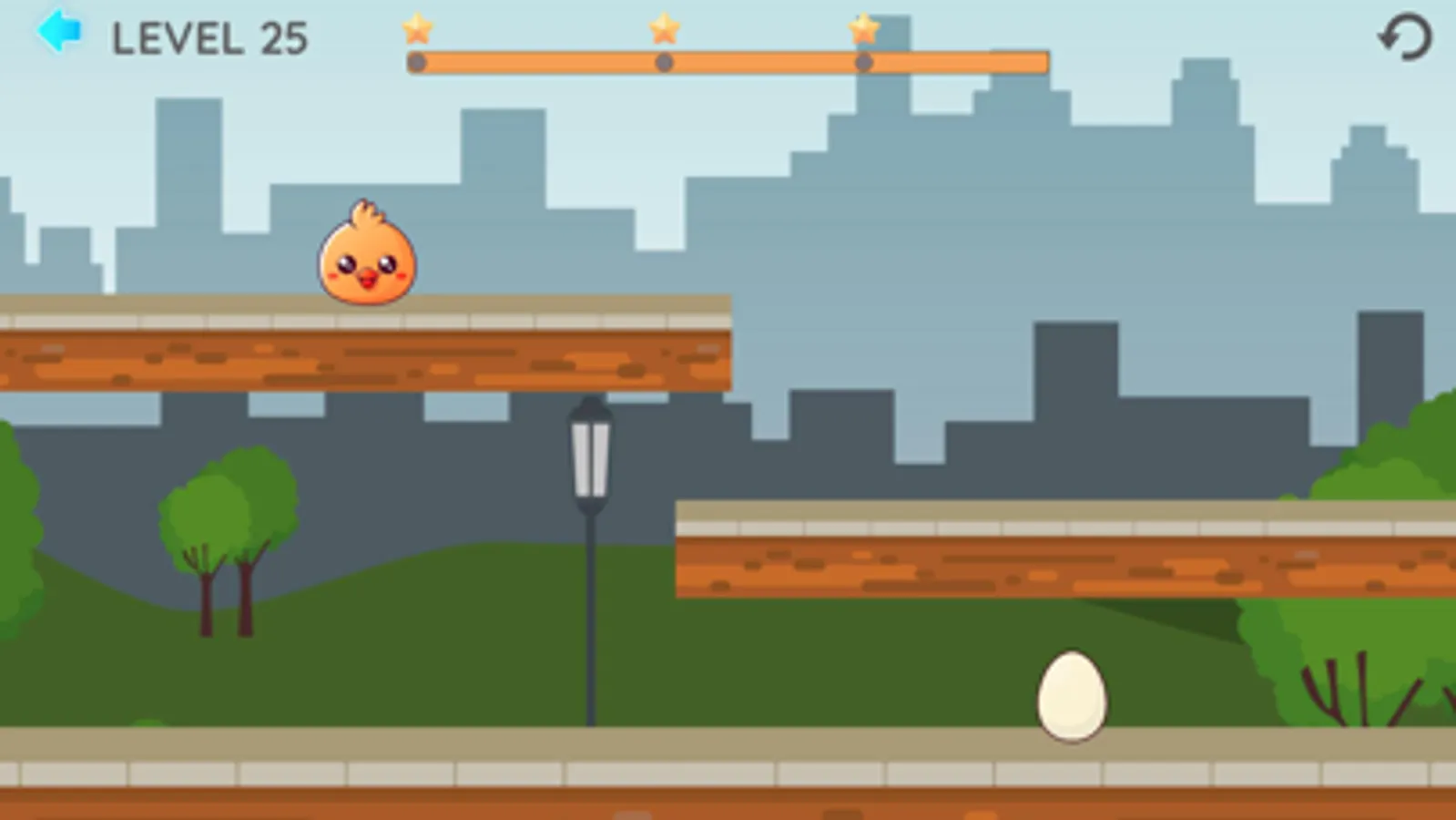Click the blue back arrow
1456x820 pixels.
click(x=60, y=32)
